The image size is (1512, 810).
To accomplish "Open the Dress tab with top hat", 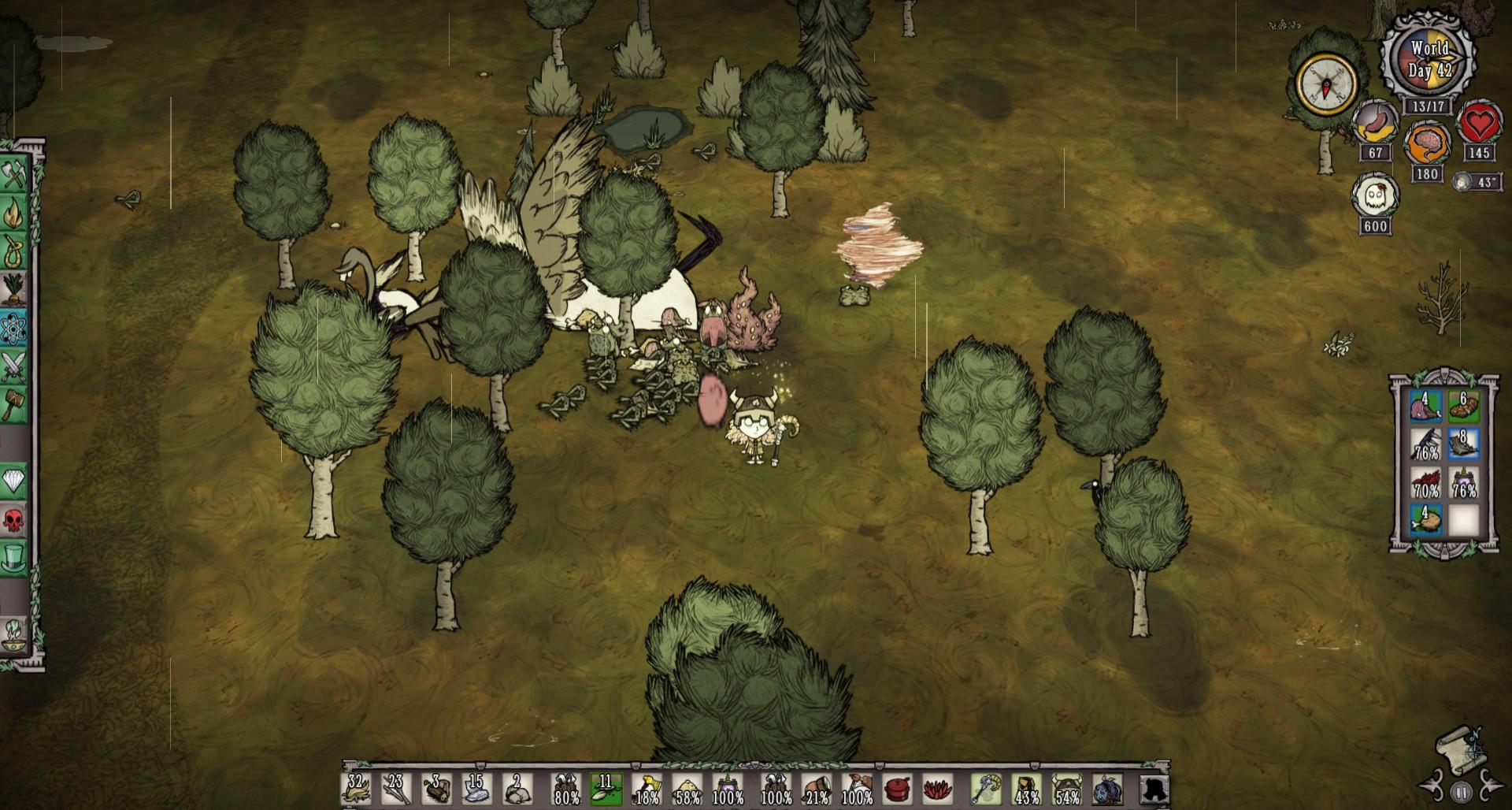I will click(x=13, y=557).
